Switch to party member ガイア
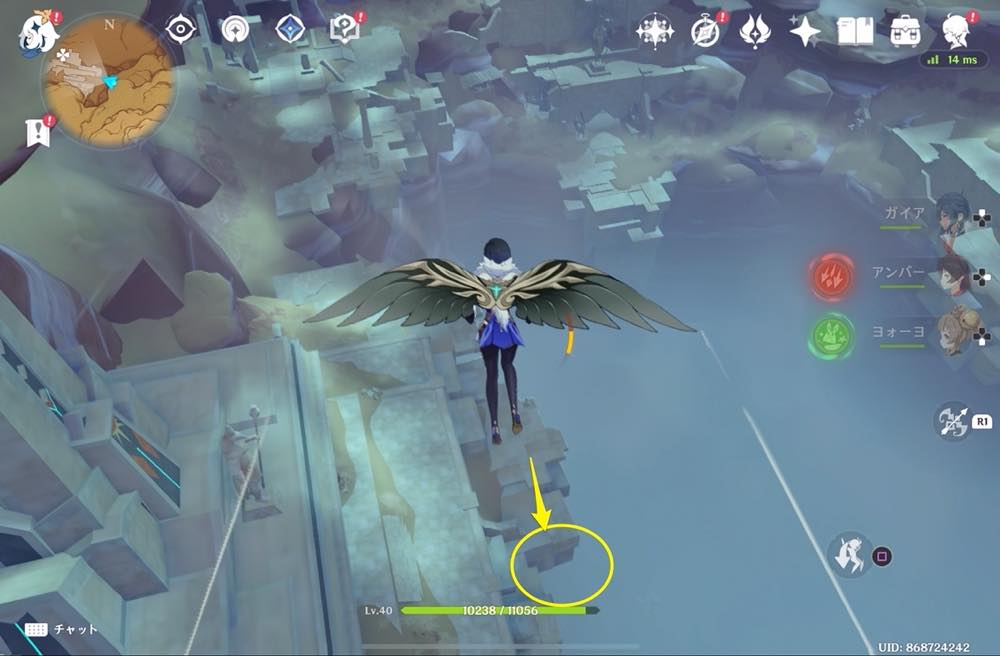The image size is (1000, 656). [x=955, y=215]
